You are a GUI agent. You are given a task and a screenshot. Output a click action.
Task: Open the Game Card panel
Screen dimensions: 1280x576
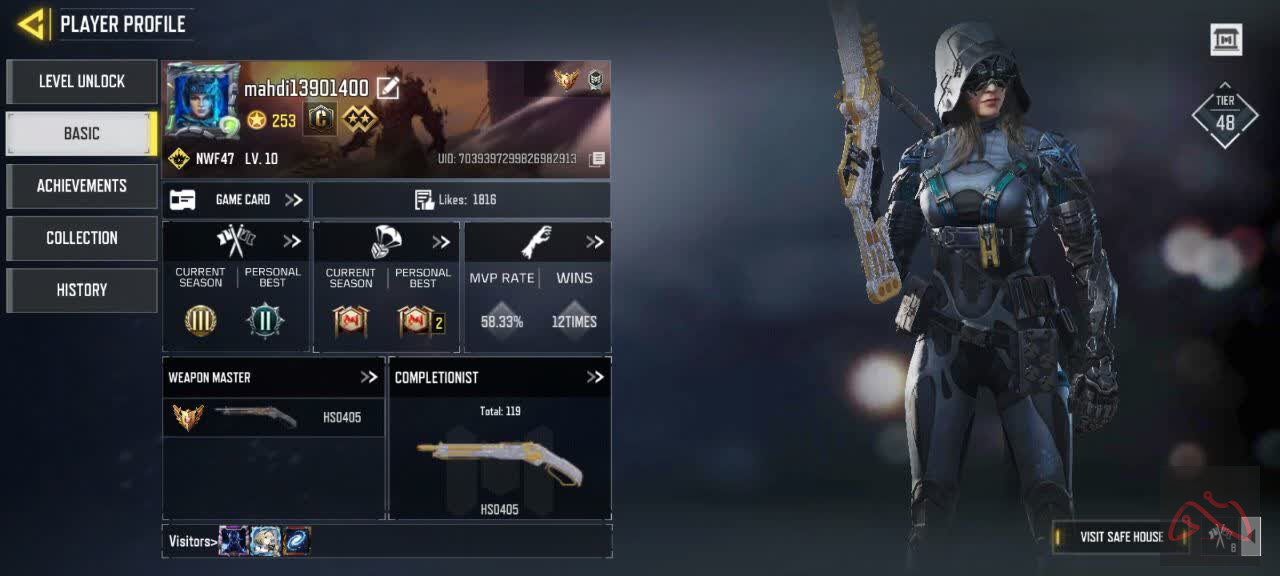coord(236,200)
